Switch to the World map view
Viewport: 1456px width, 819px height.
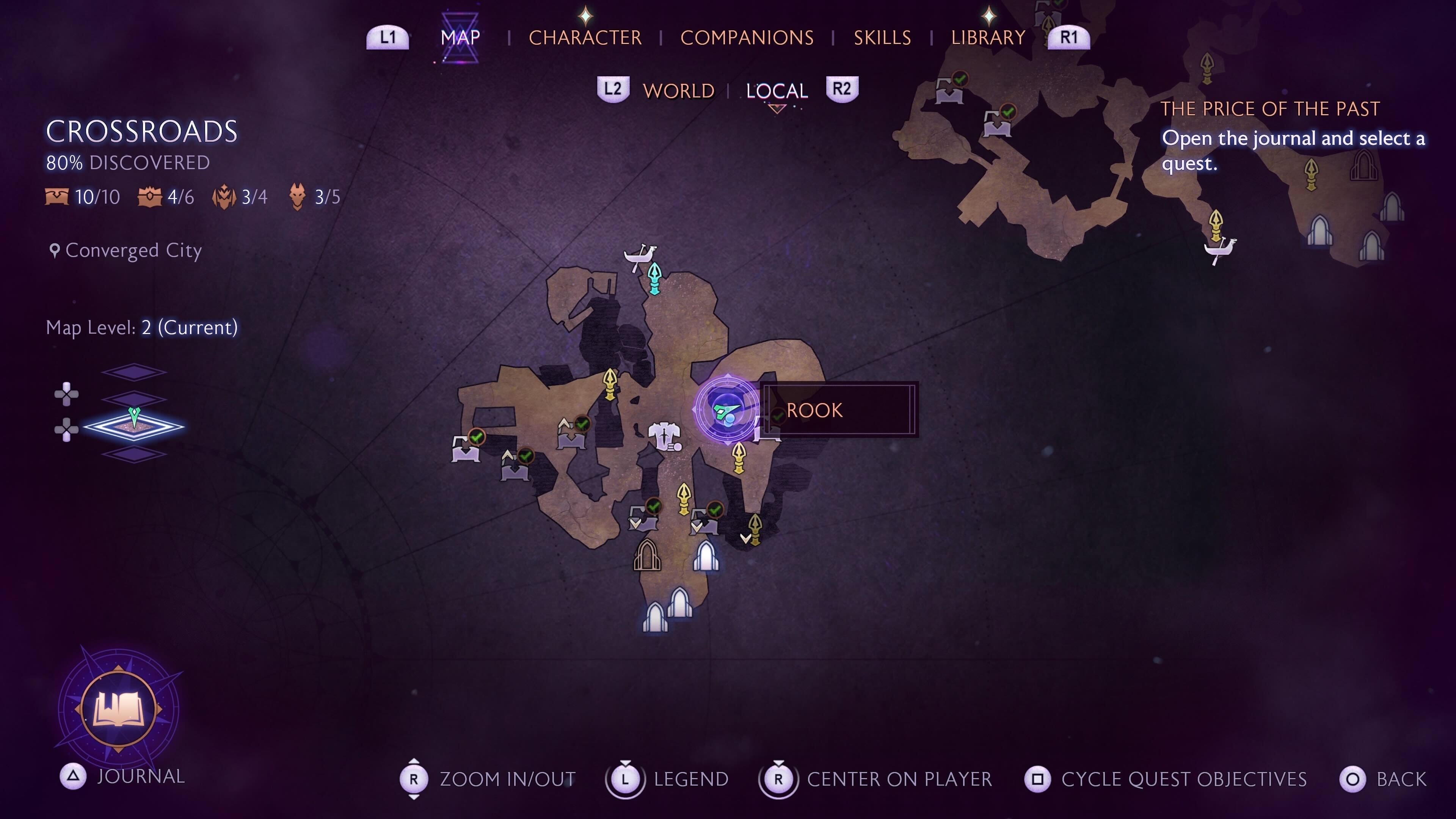click(678, 91)
